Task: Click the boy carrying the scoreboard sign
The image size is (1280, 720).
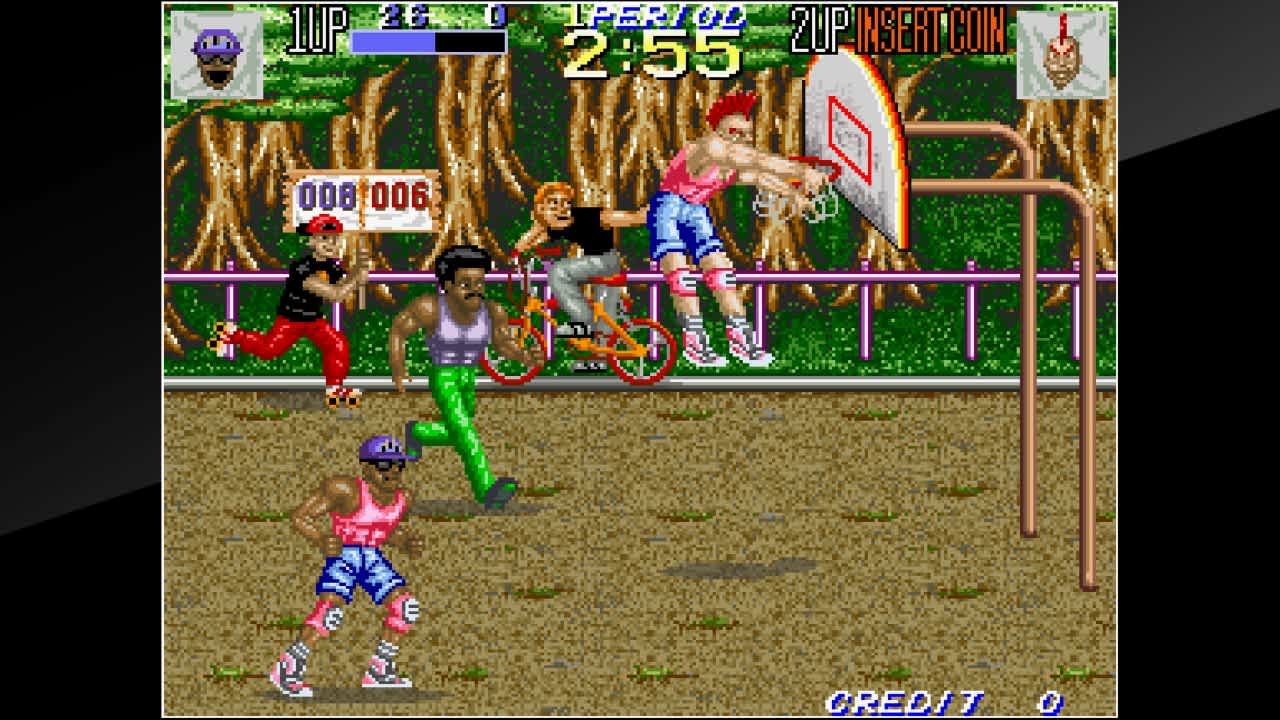Action: click(x=320, y=300)
